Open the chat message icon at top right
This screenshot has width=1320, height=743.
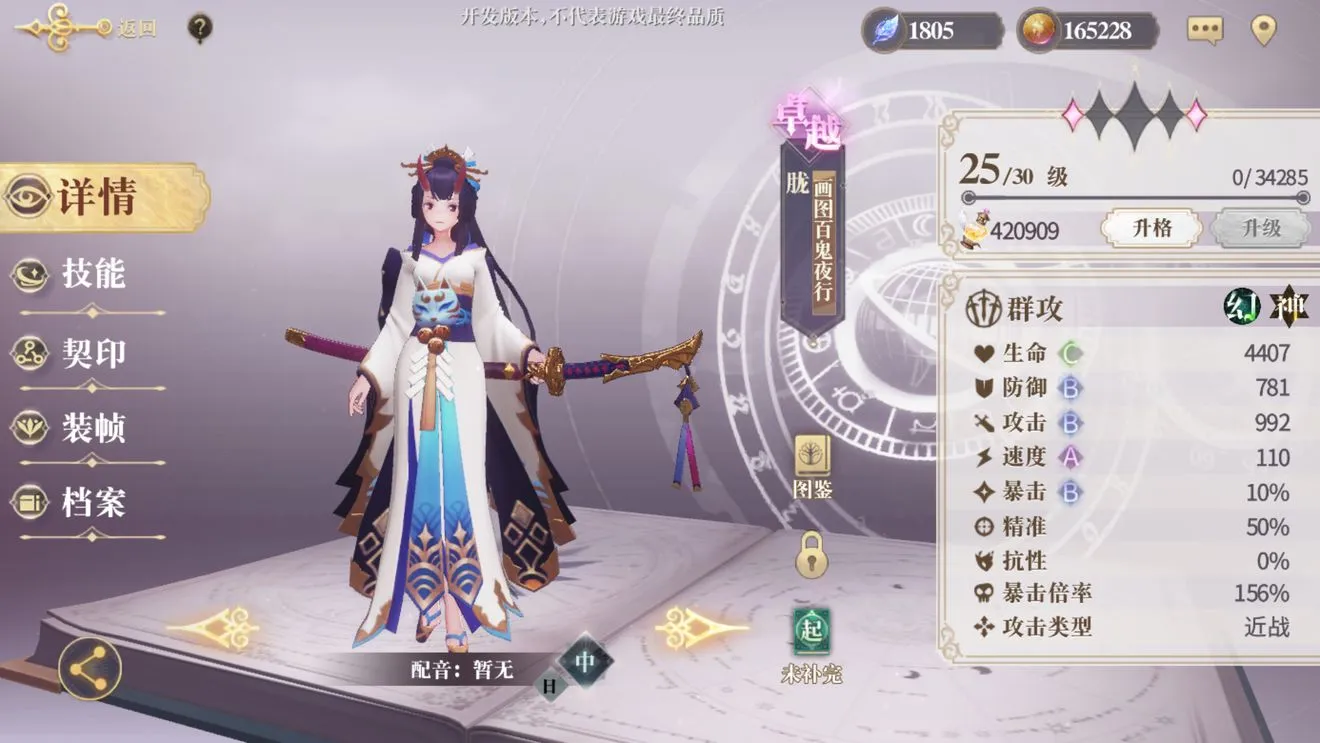click(x=1203, y=29)
